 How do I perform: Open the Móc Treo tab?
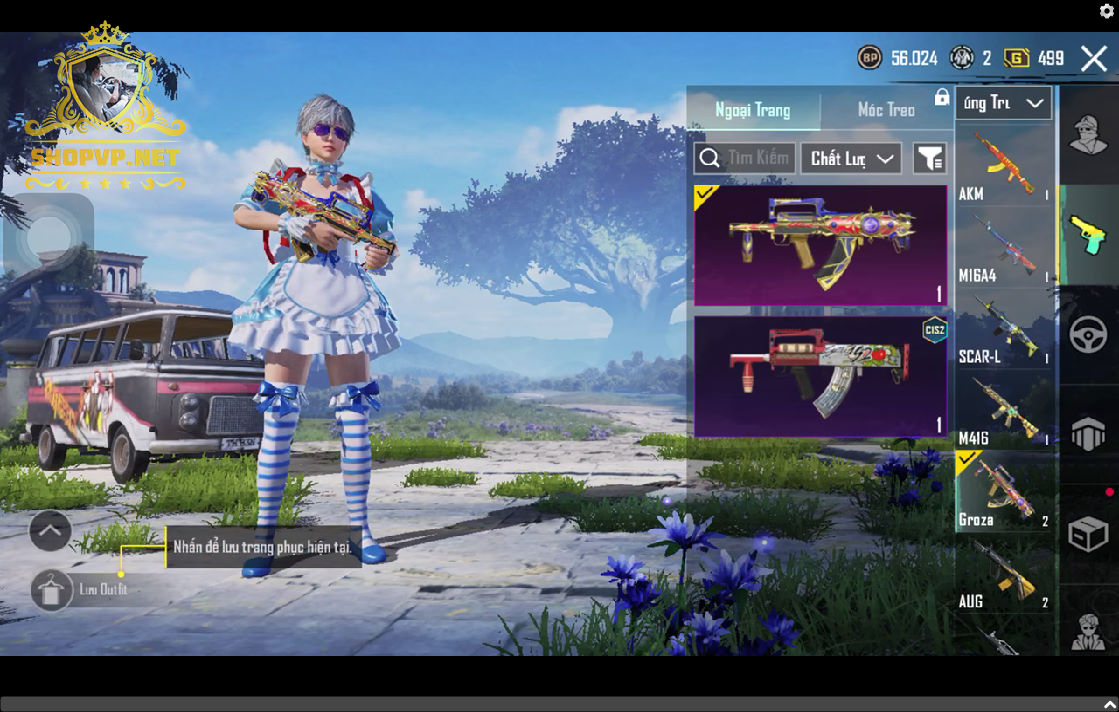pyautogui.click(x=886, y=110)
